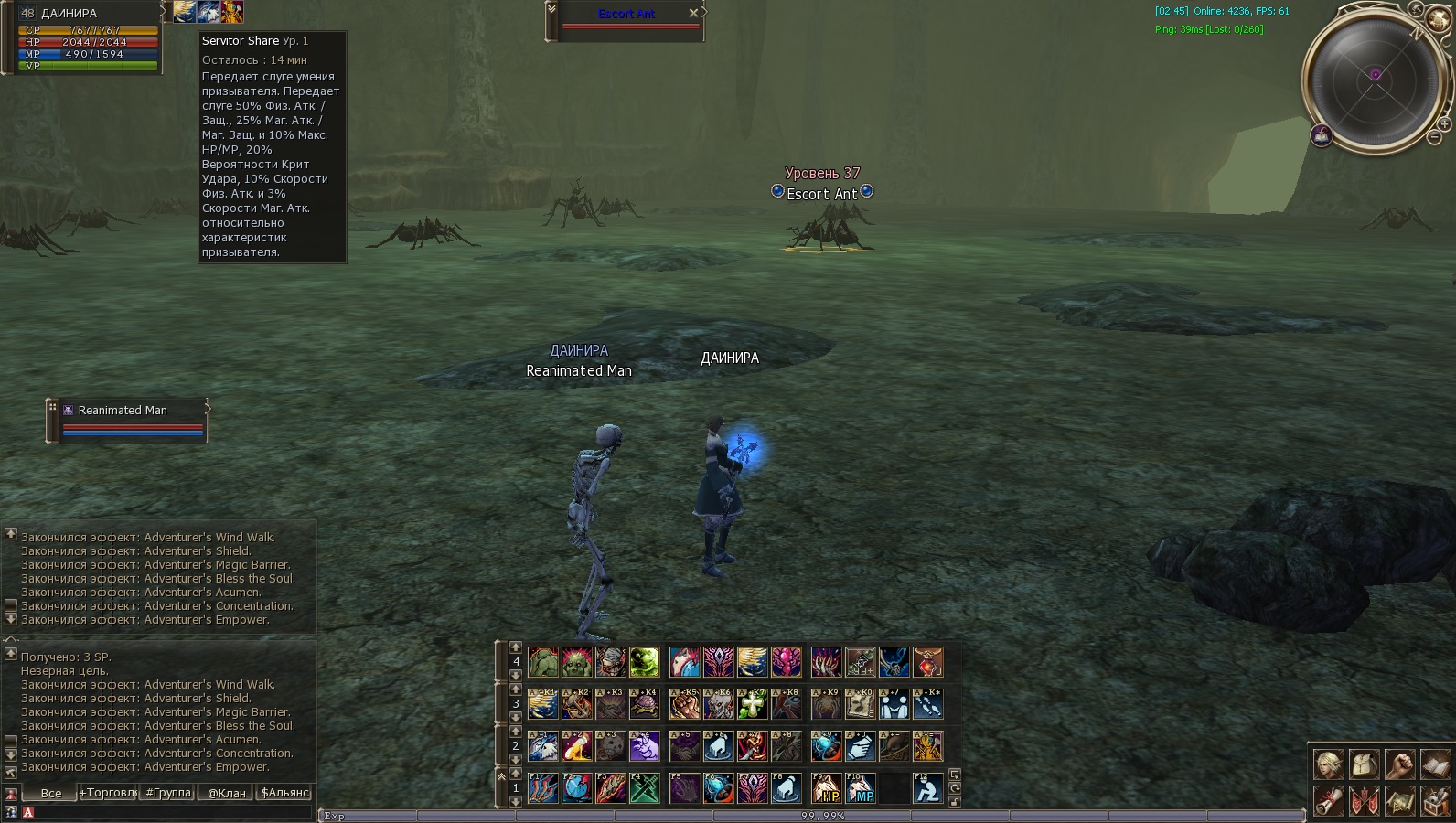
Task: Click the chat message input field
Action: tap(174, 812)
